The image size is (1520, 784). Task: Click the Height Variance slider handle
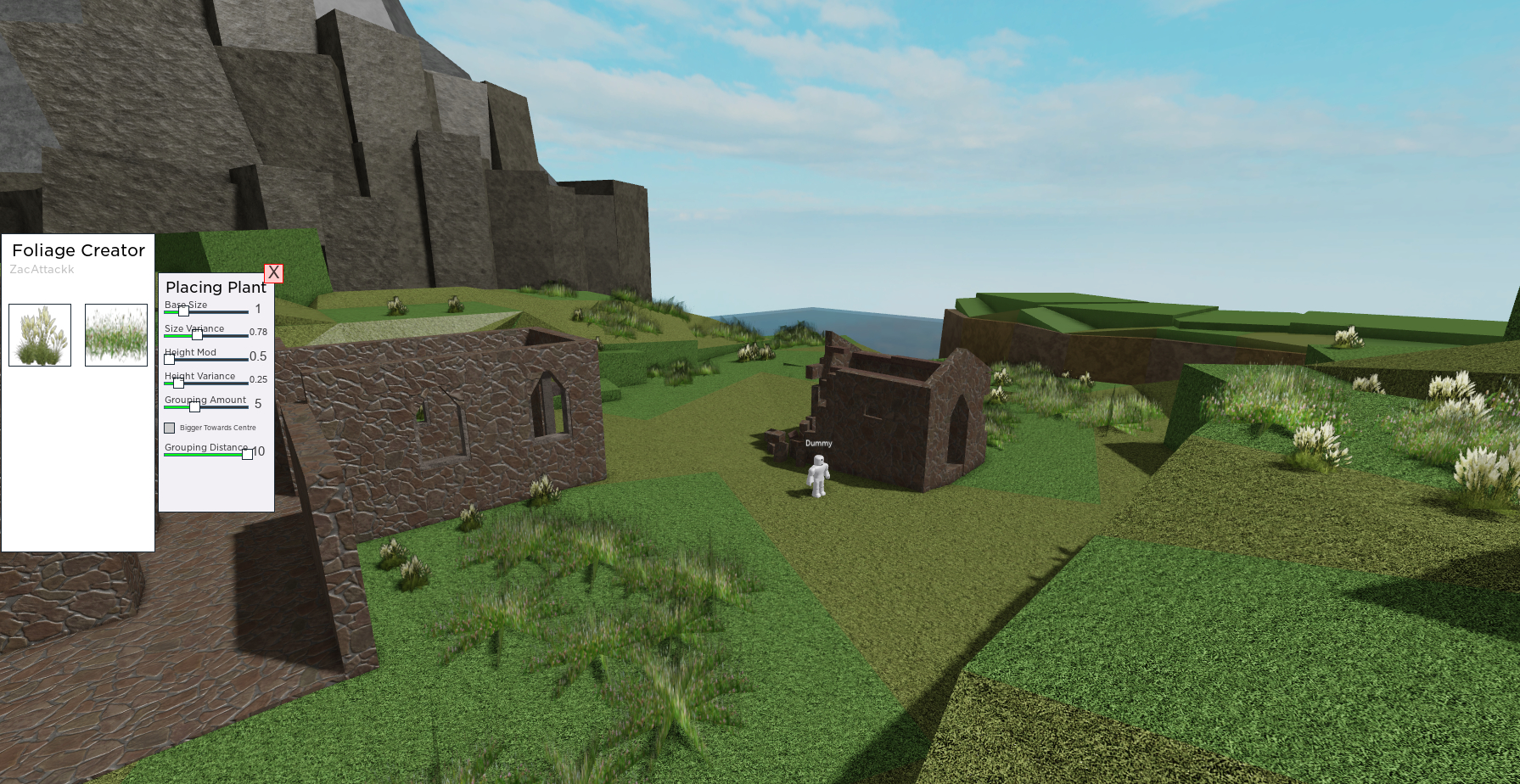(180, 384)
